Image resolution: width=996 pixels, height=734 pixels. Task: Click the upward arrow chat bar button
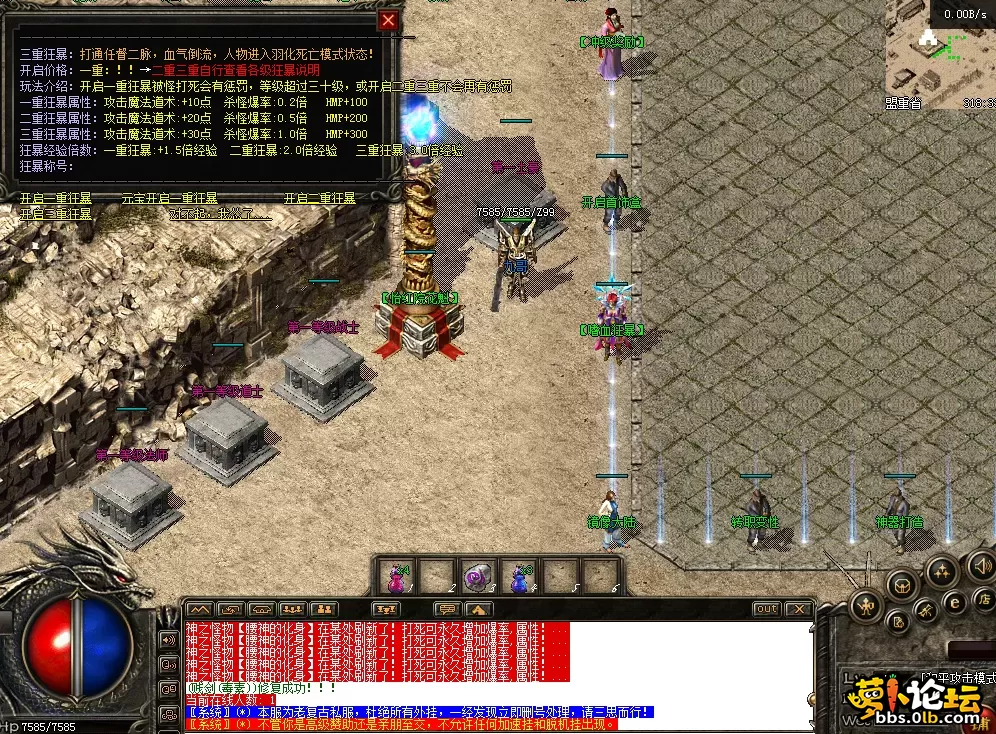click(x=478, y=608)
